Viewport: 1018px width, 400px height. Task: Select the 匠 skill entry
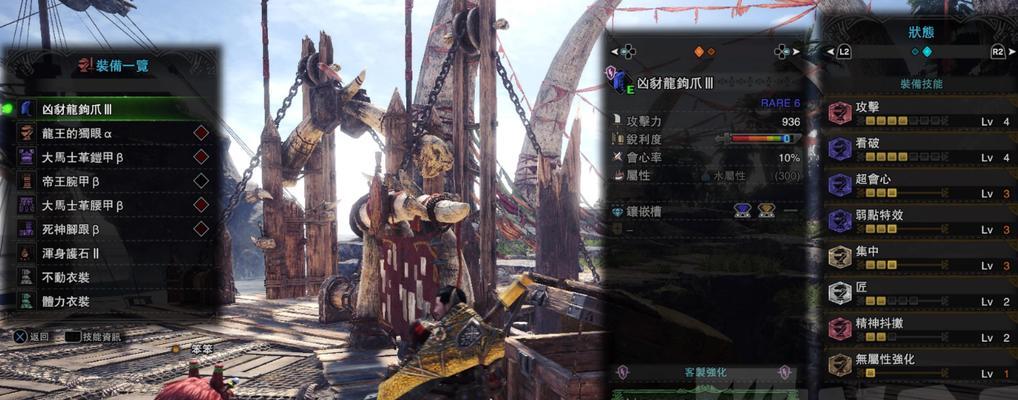[920, 293]
